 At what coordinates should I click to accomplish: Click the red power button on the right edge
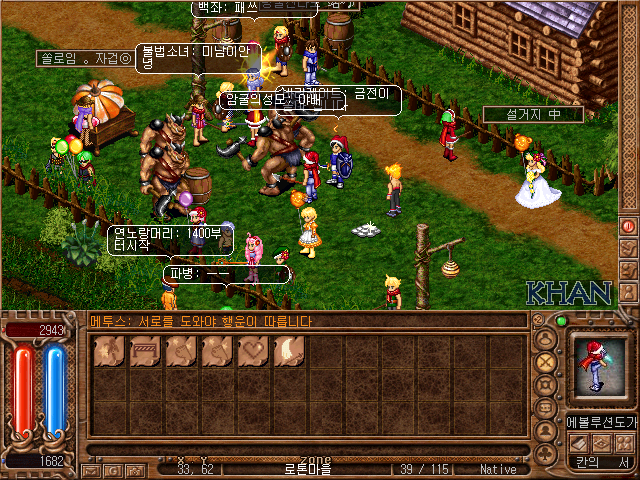click(x=629, y=226)
